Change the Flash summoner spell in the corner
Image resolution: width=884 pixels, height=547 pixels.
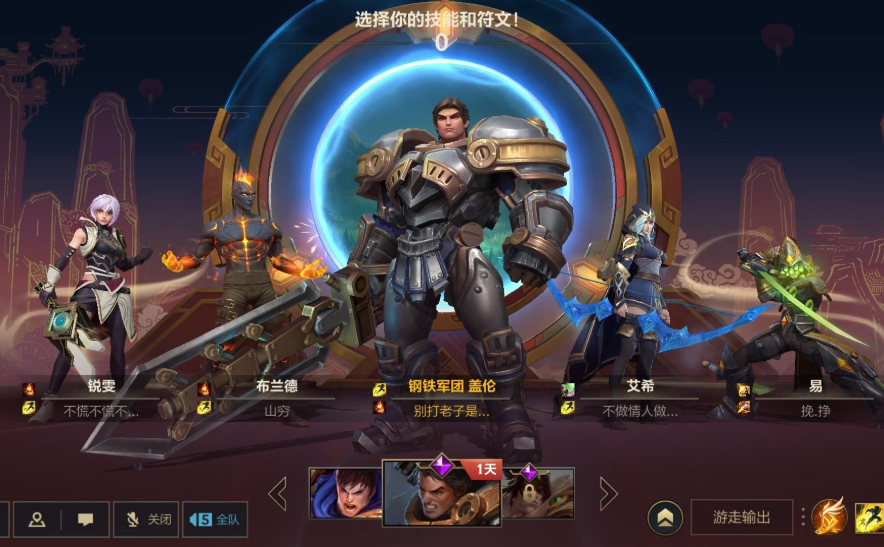[x=868, y=517]
